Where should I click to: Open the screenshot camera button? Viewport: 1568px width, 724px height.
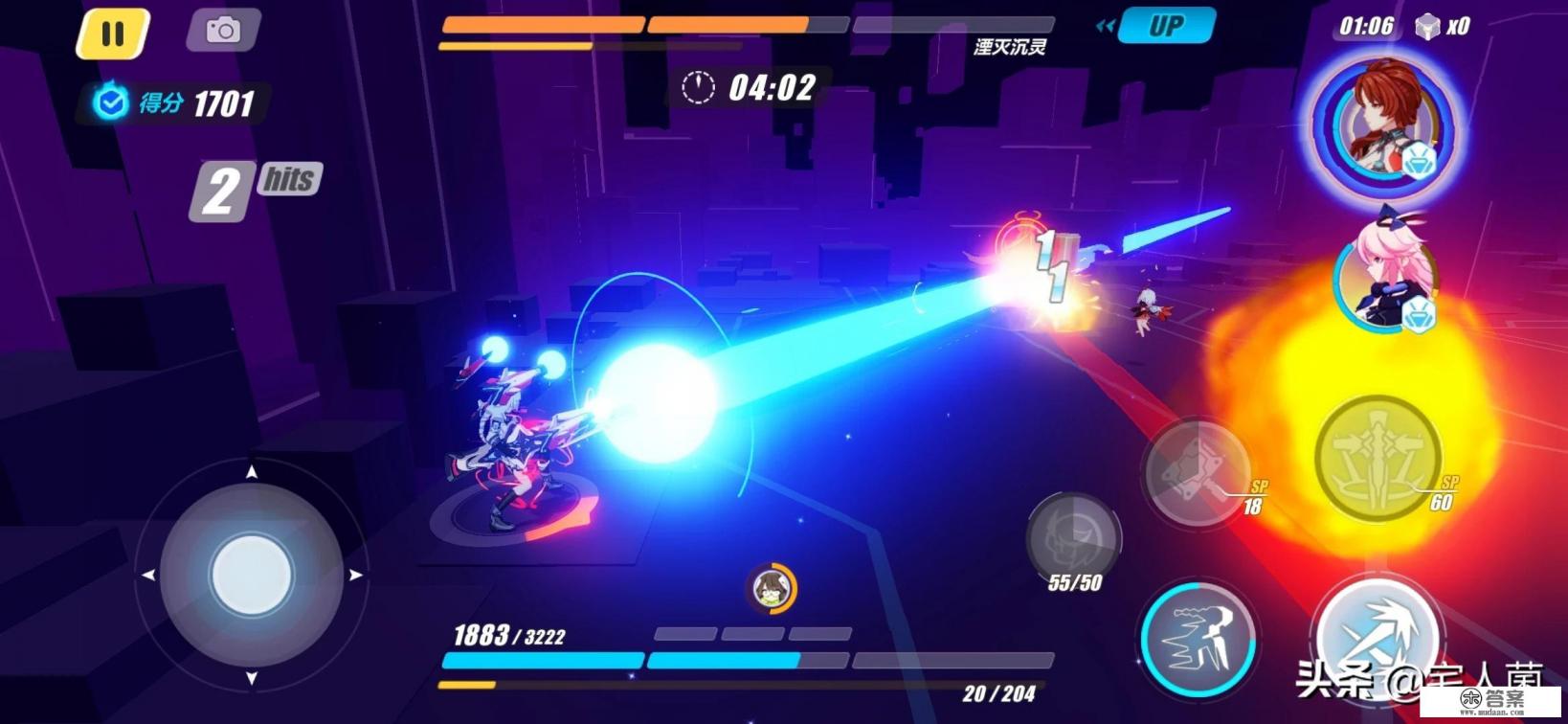click(x=223, y=31)
